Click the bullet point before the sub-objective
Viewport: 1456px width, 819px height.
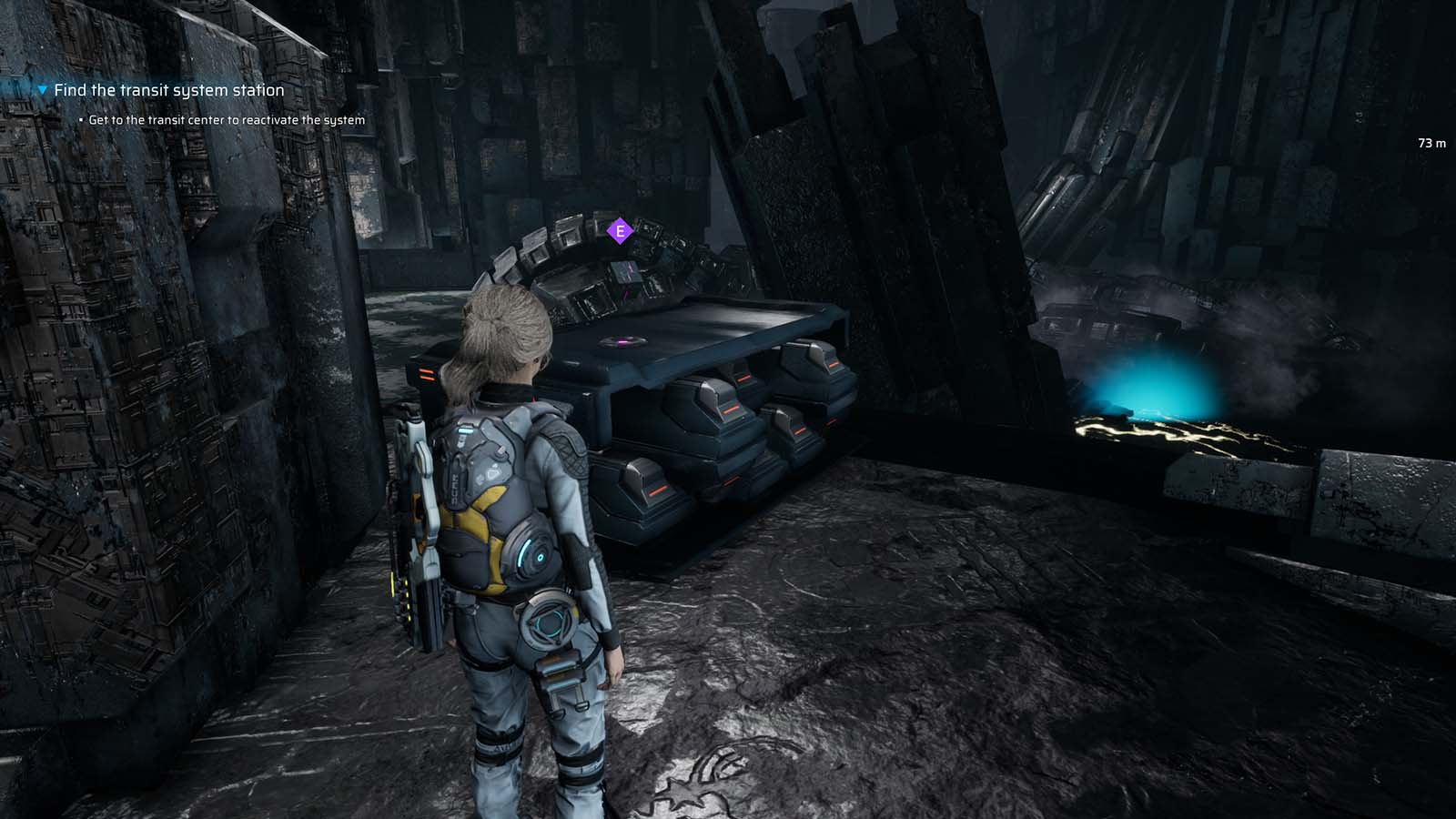pos(80,119)
